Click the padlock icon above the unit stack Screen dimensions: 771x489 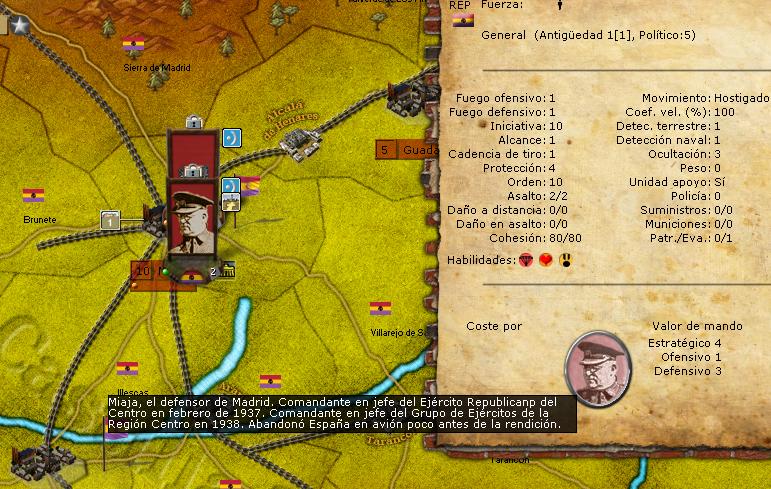click(194, 122)
